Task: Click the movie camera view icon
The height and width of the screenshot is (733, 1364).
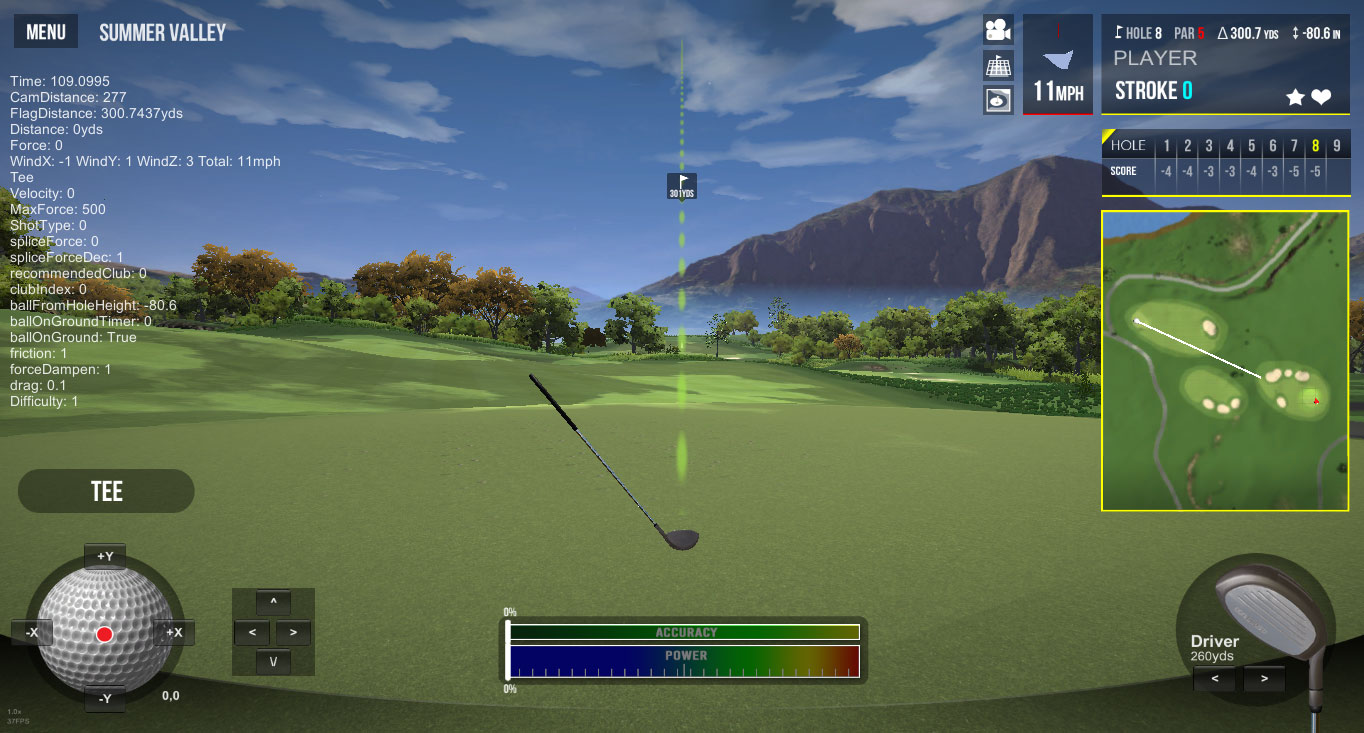Action: pos(998,30)
